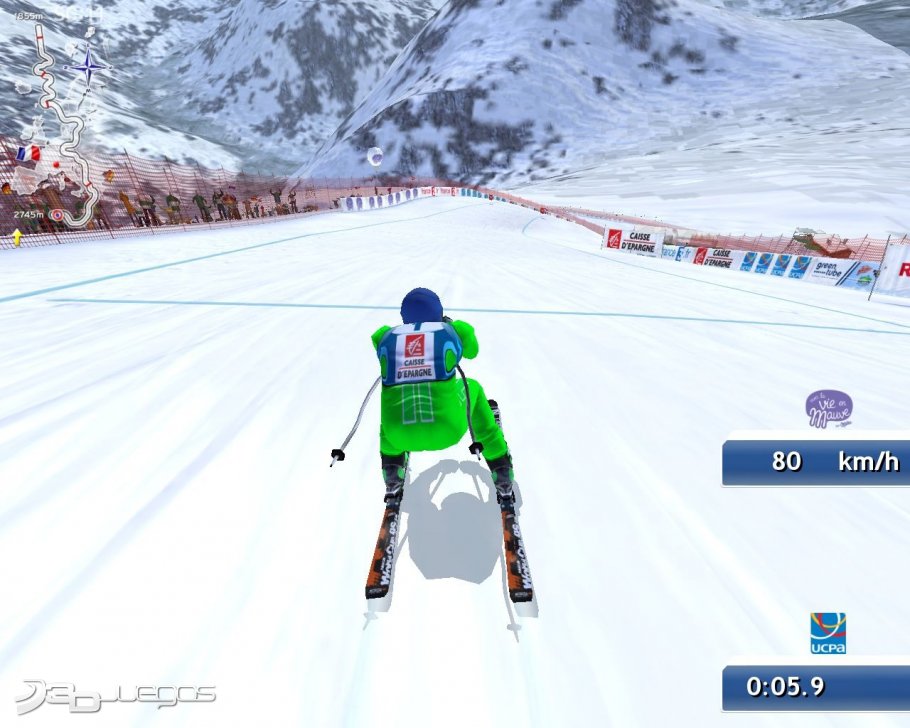910x728 pixels.
Task: Select the blue compass star
Action: (89, 68)
